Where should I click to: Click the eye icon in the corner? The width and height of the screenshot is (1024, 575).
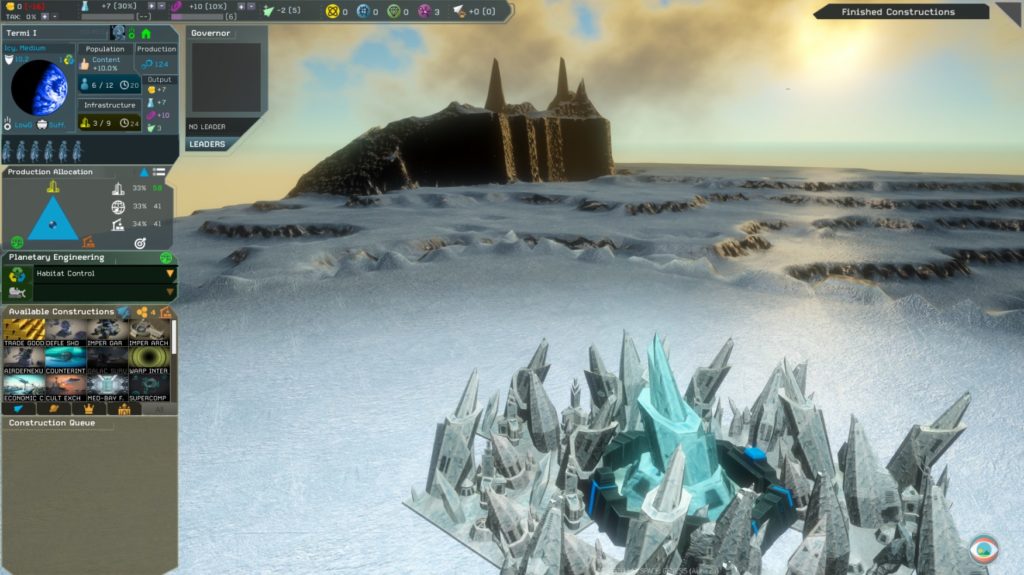click(984, 549)
